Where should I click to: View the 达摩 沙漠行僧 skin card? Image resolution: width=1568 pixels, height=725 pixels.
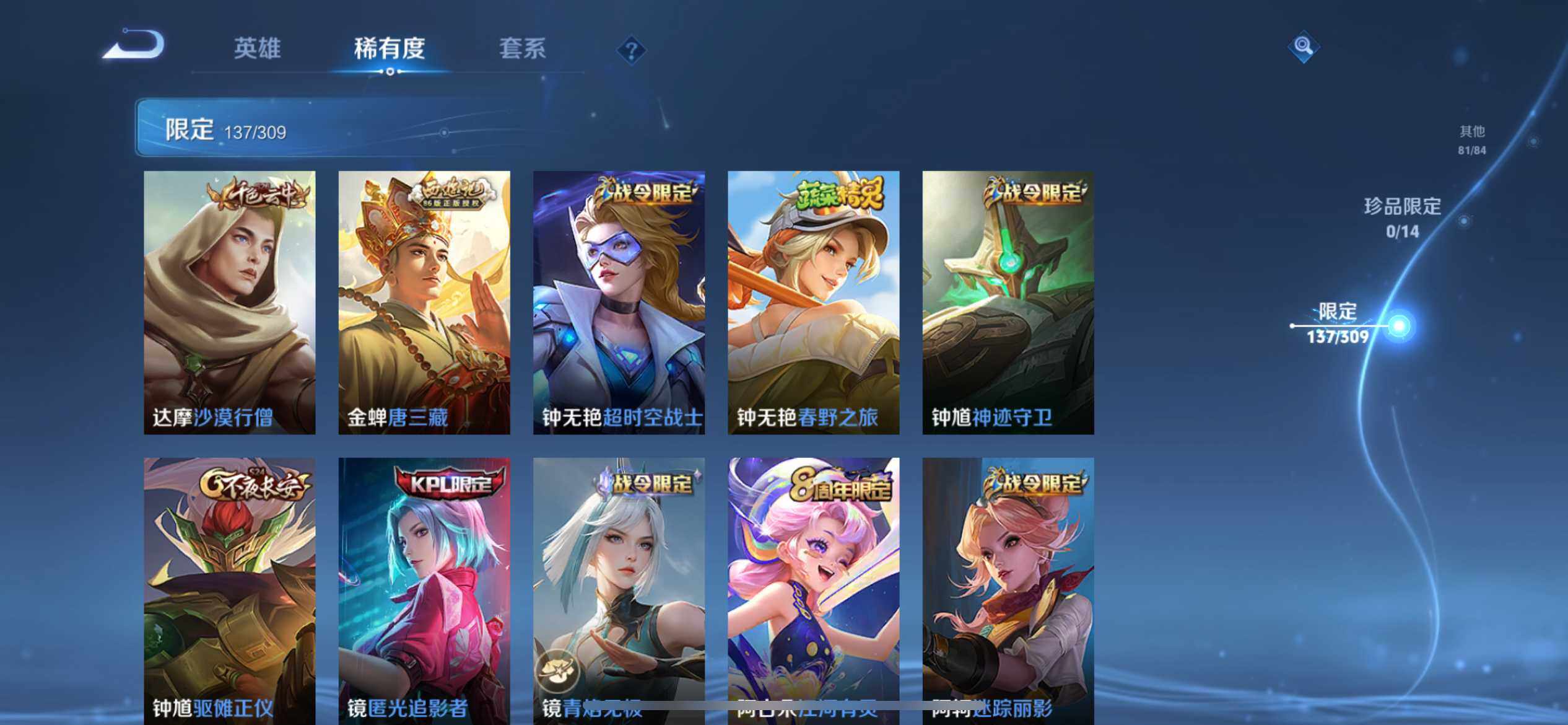pyautogui.click(x=230, y=302)
